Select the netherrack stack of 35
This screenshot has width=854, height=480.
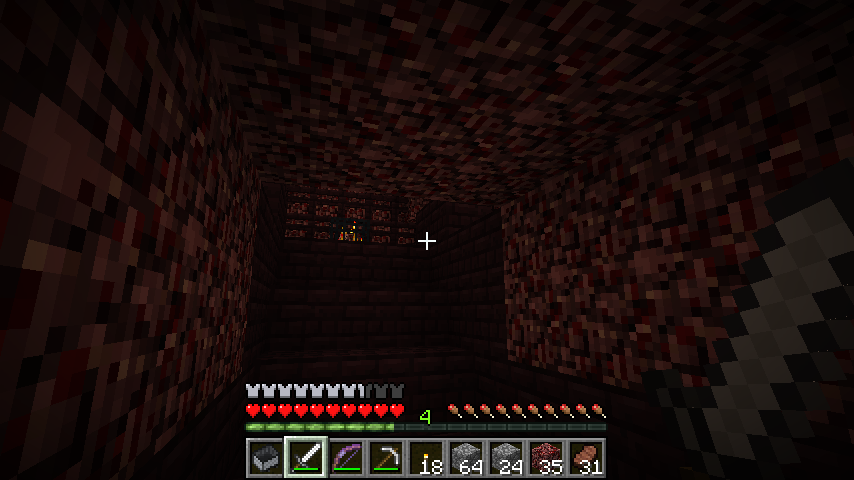coord(545,458)
